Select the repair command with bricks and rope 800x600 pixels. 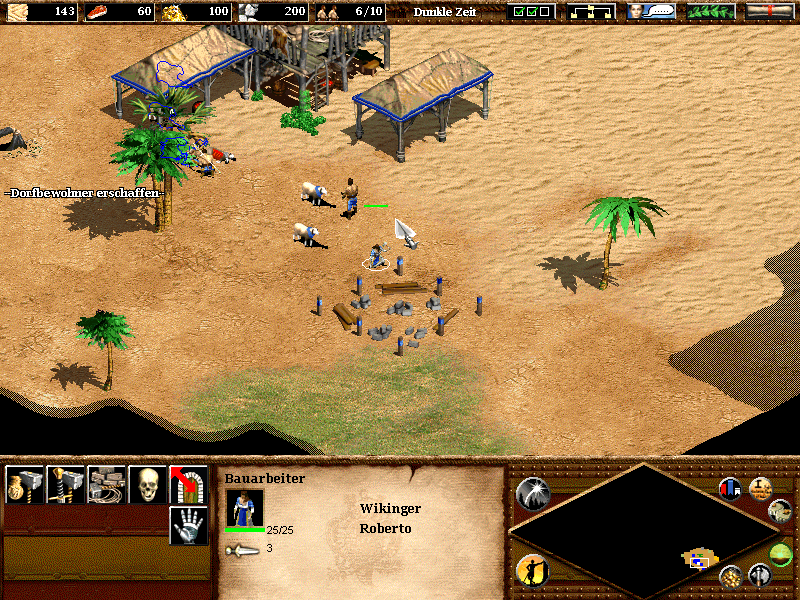click(x=106, y=485)
